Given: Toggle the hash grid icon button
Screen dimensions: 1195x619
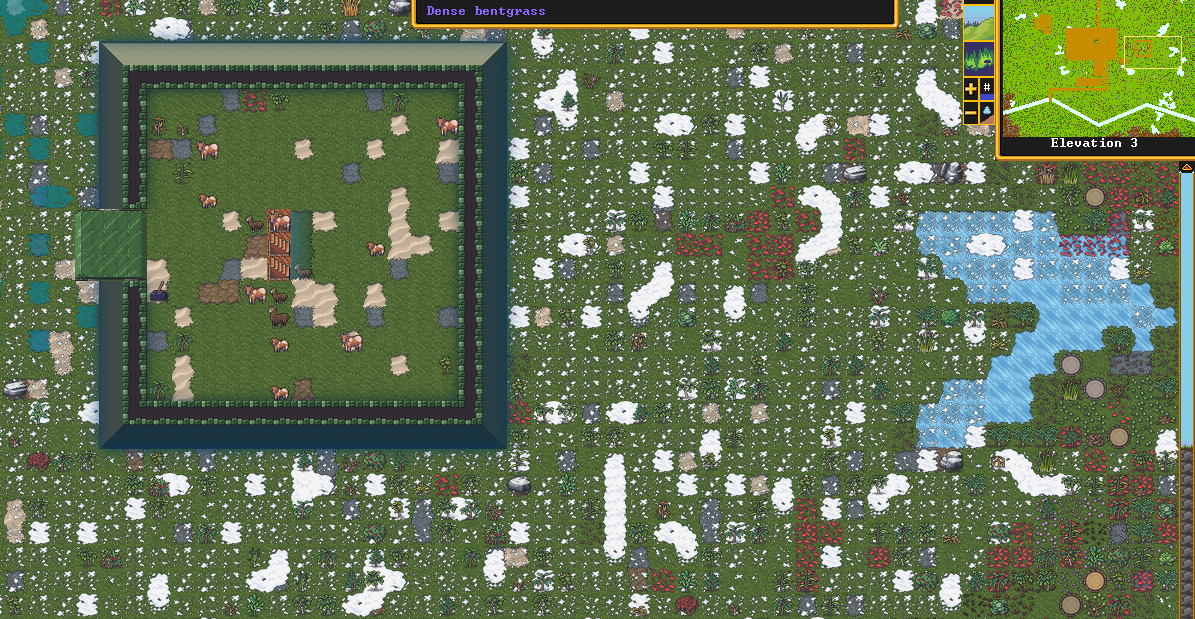Looking at the screenshot, I should pos(987,89).
